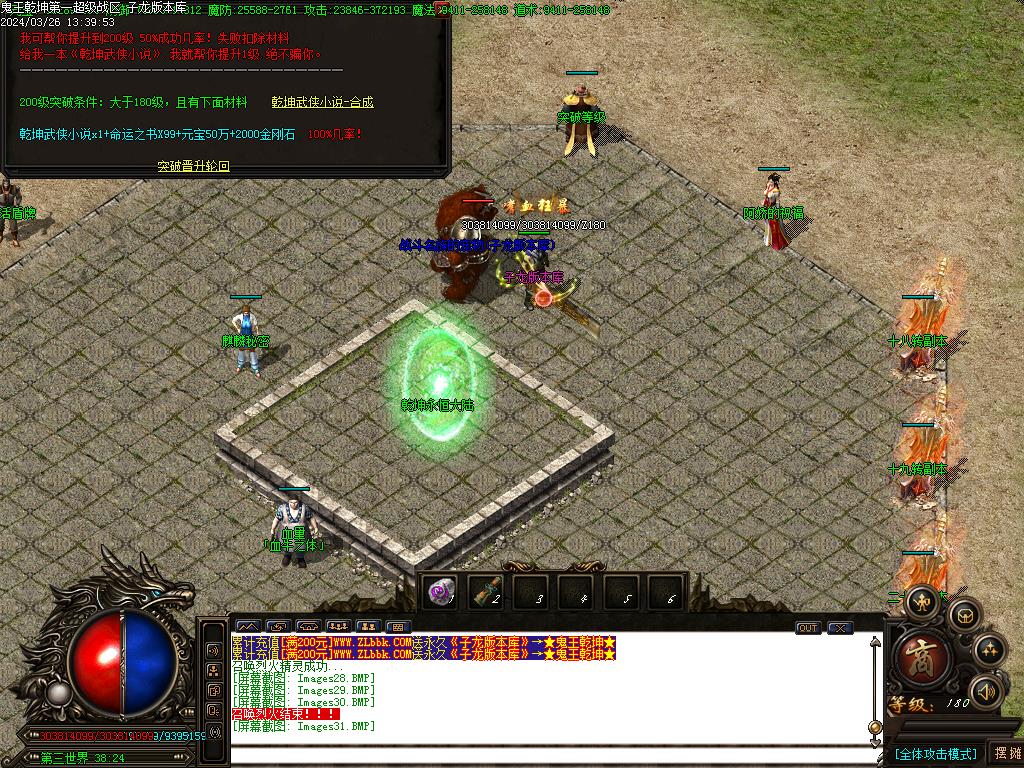Click the OUT button above the chat
Viewport: 1024px width, 768px height.
coord(808,628)
